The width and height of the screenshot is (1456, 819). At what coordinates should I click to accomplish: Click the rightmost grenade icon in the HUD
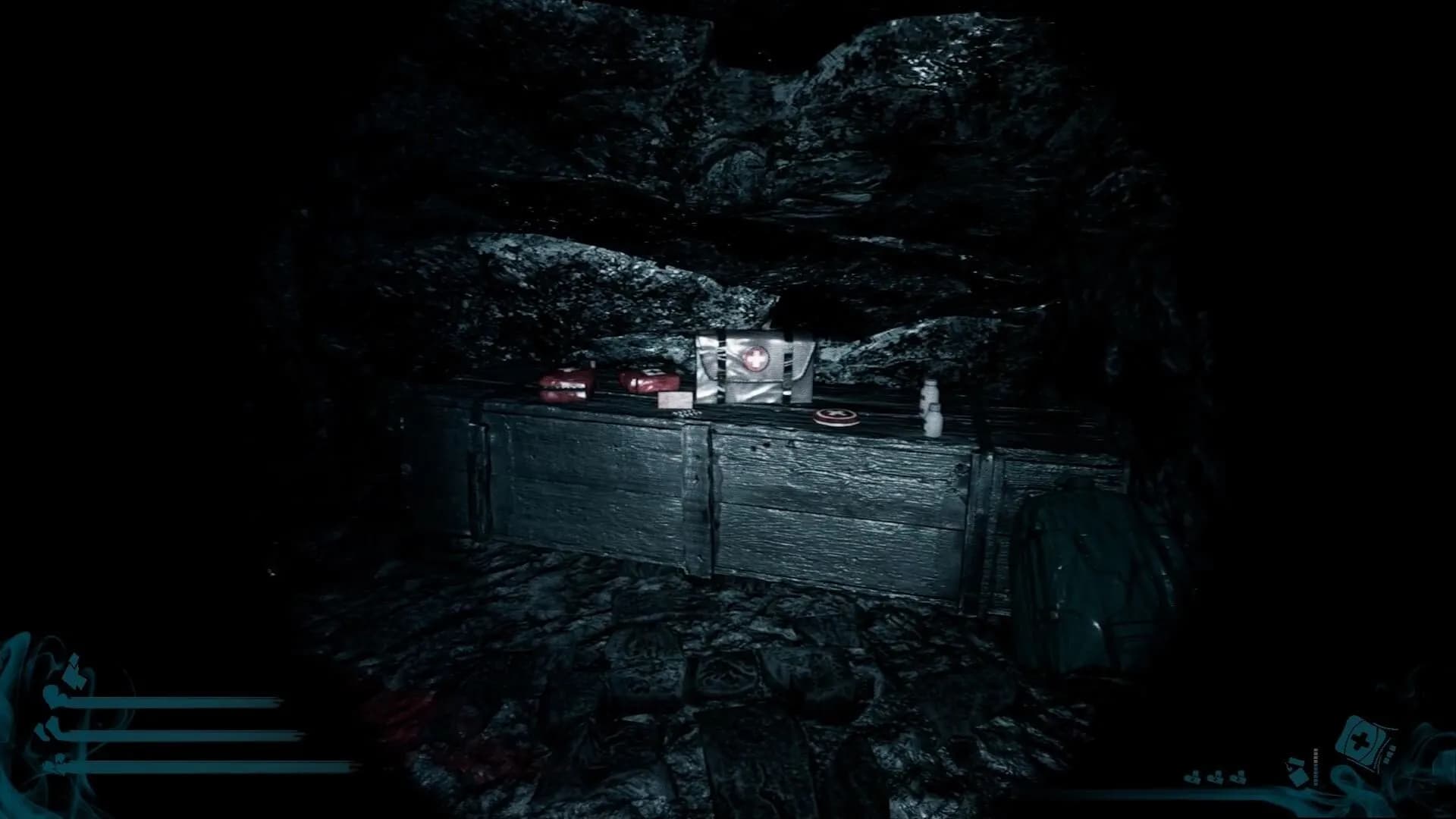point(1239,778)
